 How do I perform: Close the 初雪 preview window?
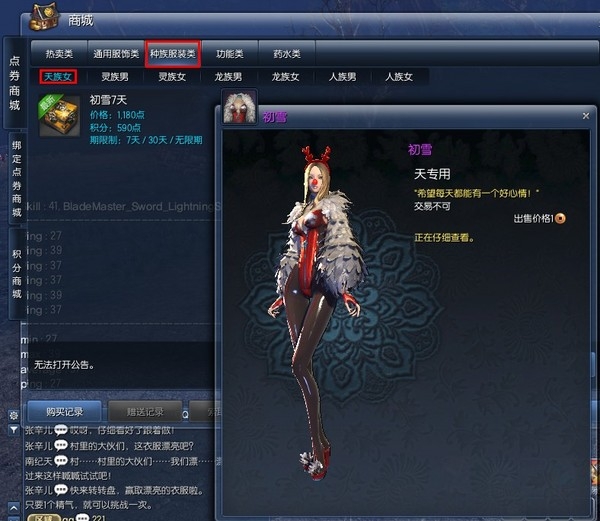pyautogui.click(x=586, y=116)
